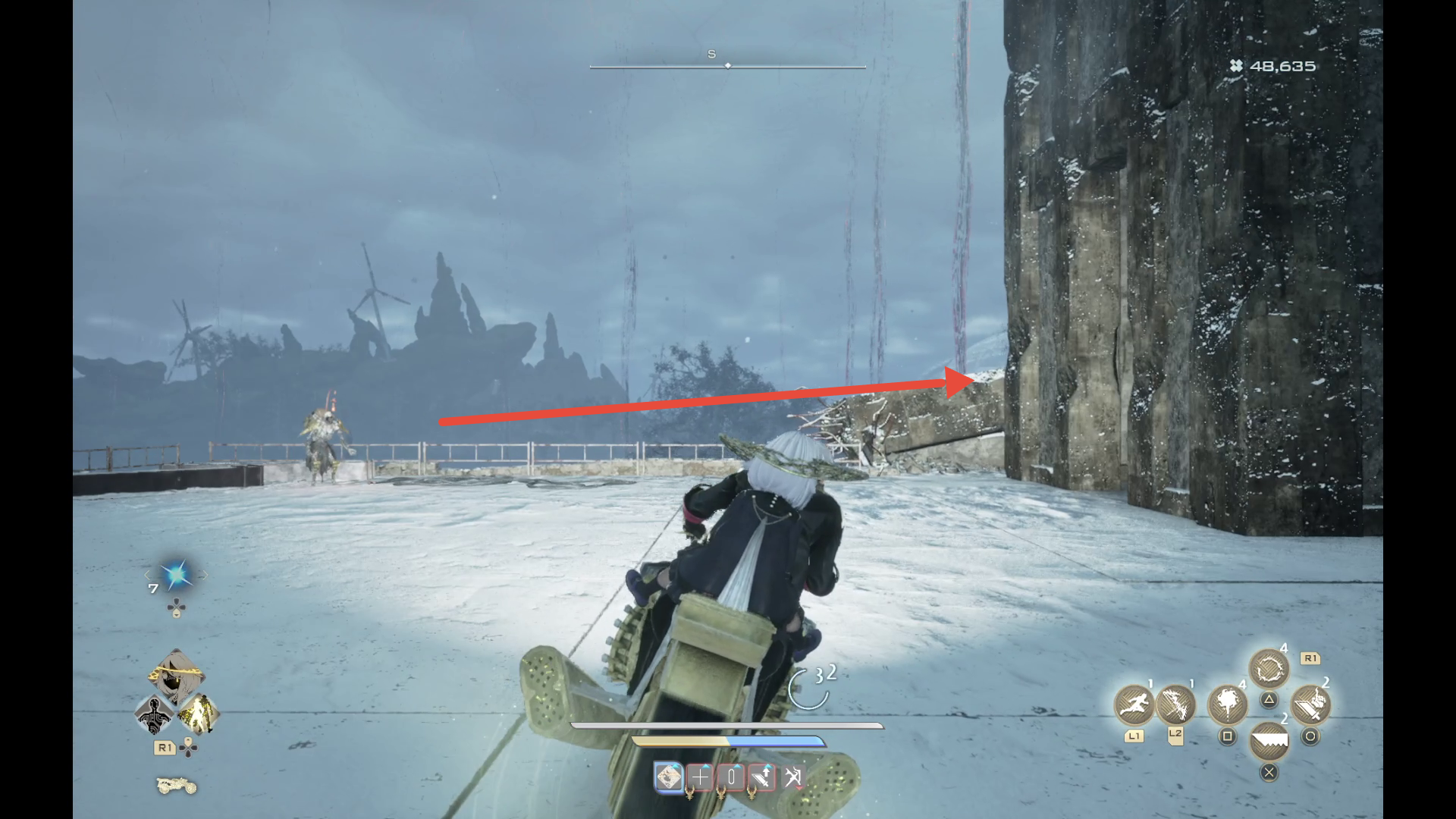This screenshot has width=1456, height=819.
Task: Cycle quick item with the left arrow
Action: 149,576
